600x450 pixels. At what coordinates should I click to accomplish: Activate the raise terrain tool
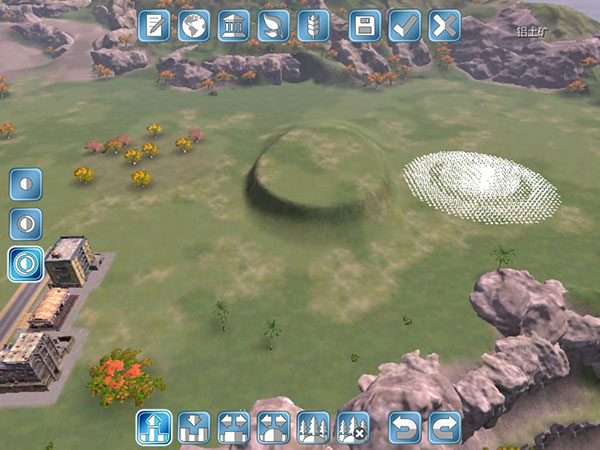(154, 428)
